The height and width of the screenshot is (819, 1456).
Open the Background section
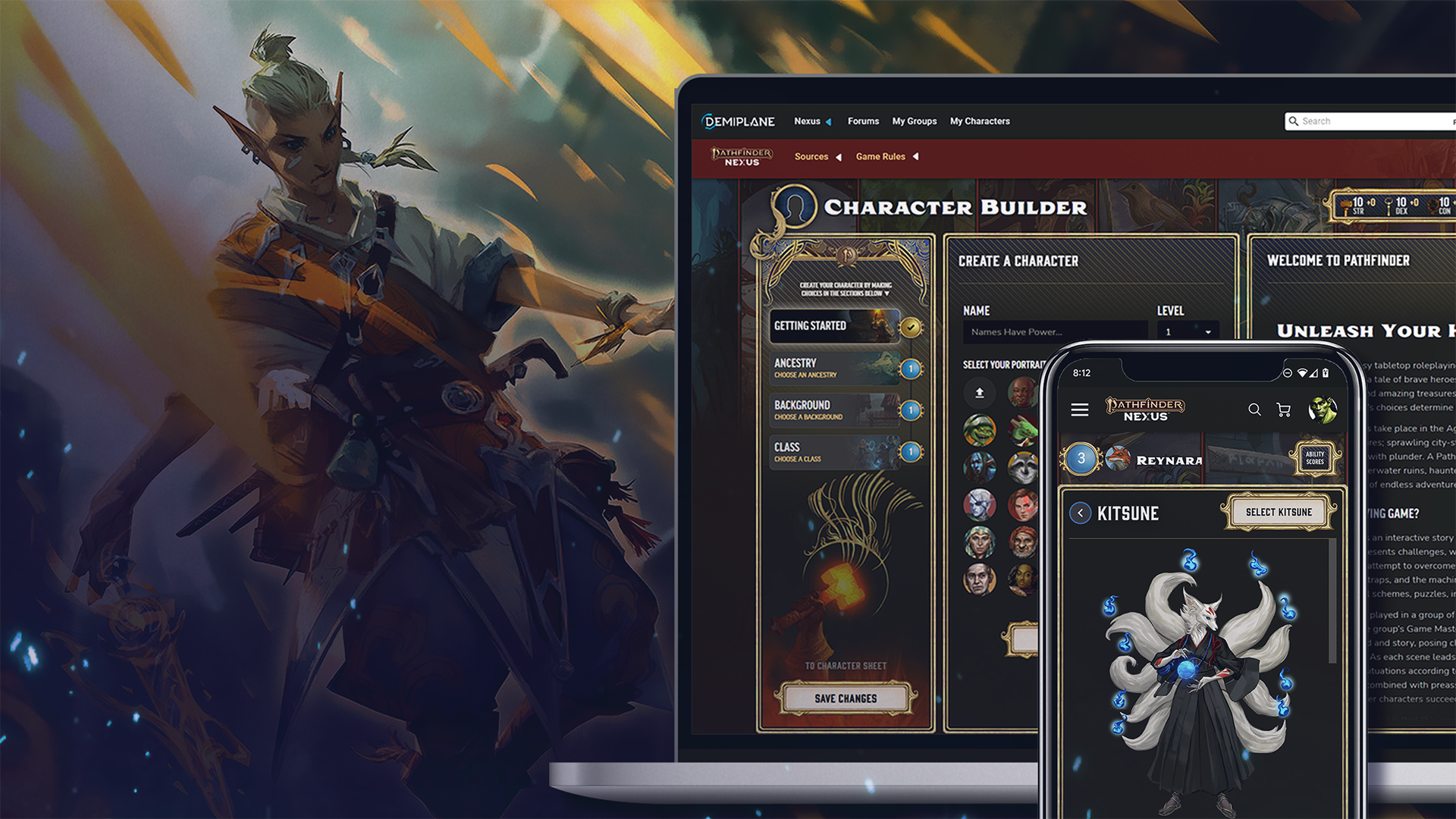834,410
